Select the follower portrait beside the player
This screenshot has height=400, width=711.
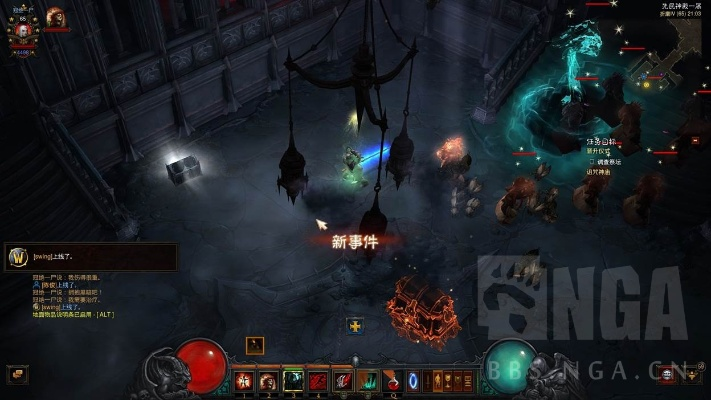click(x=55, y=17)
